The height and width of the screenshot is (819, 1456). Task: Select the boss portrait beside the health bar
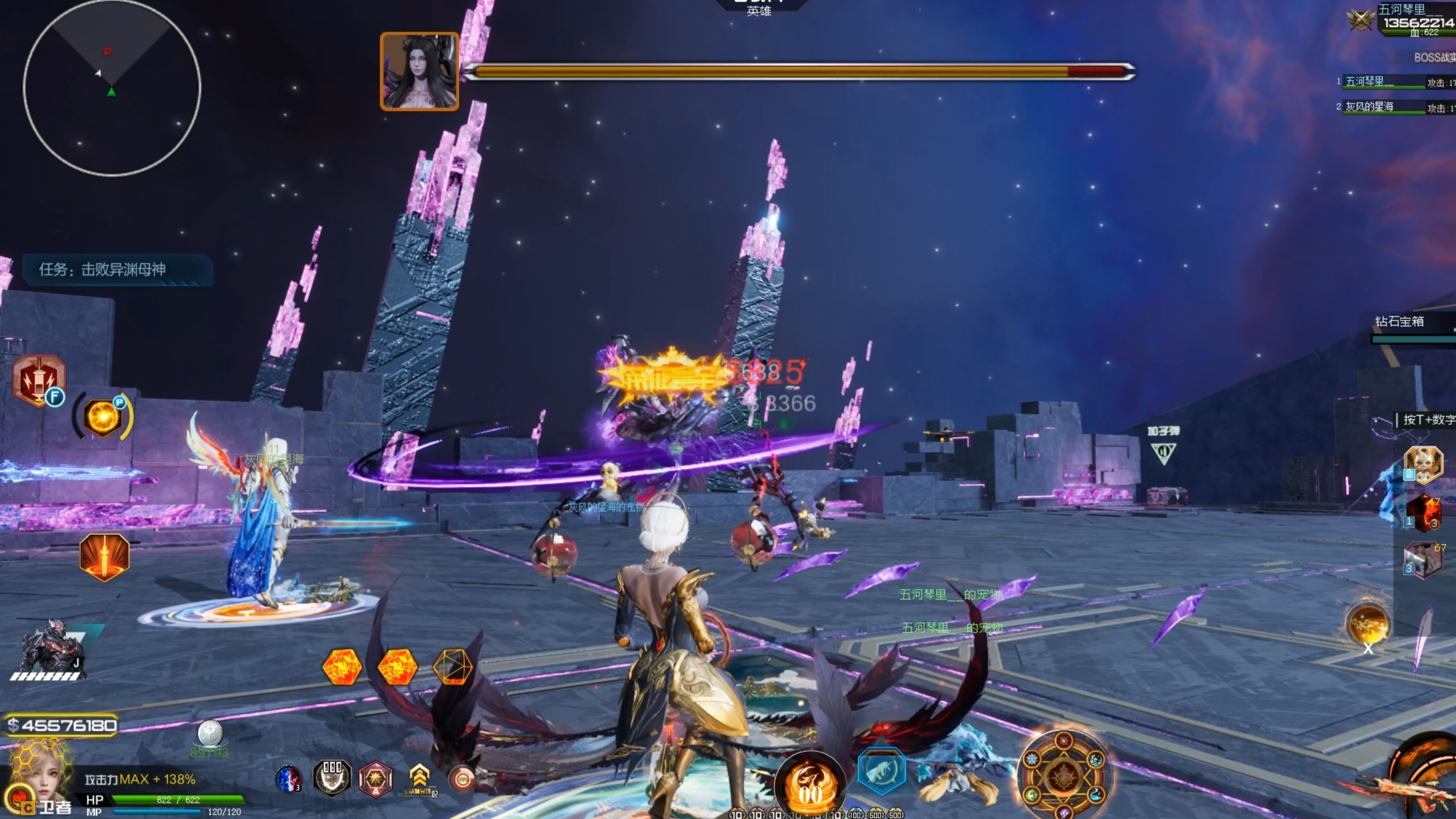419,71
